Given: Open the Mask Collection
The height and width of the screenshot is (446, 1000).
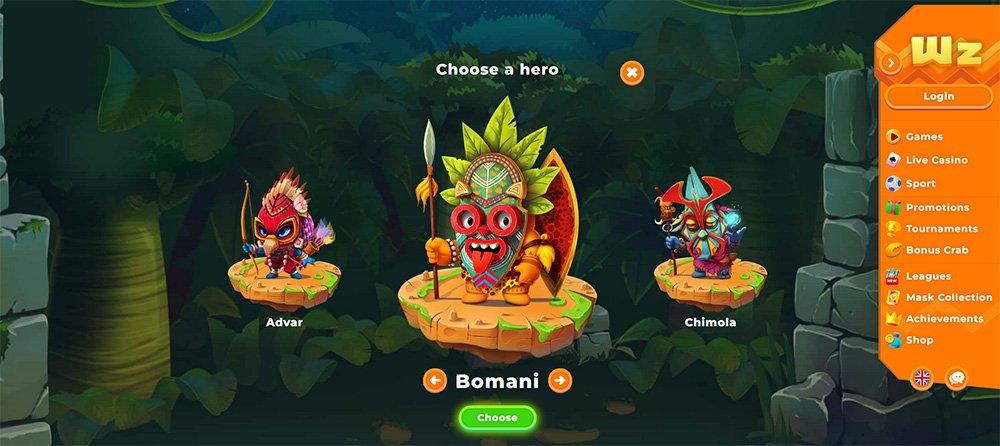Looking at the screenshot, I should tap(948, 297).
